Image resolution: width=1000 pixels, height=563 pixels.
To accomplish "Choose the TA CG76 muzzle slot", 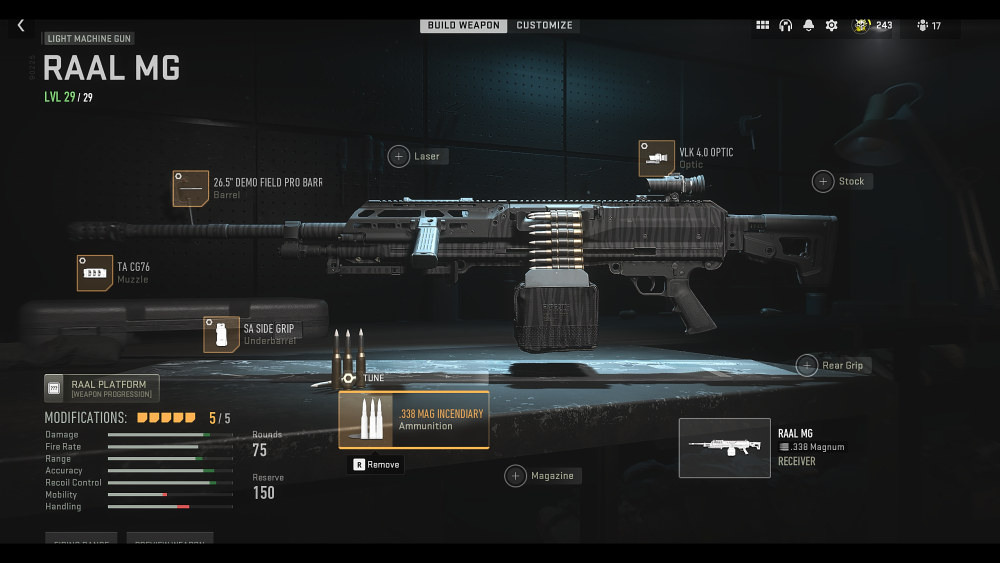I will [x=95, y=273].
